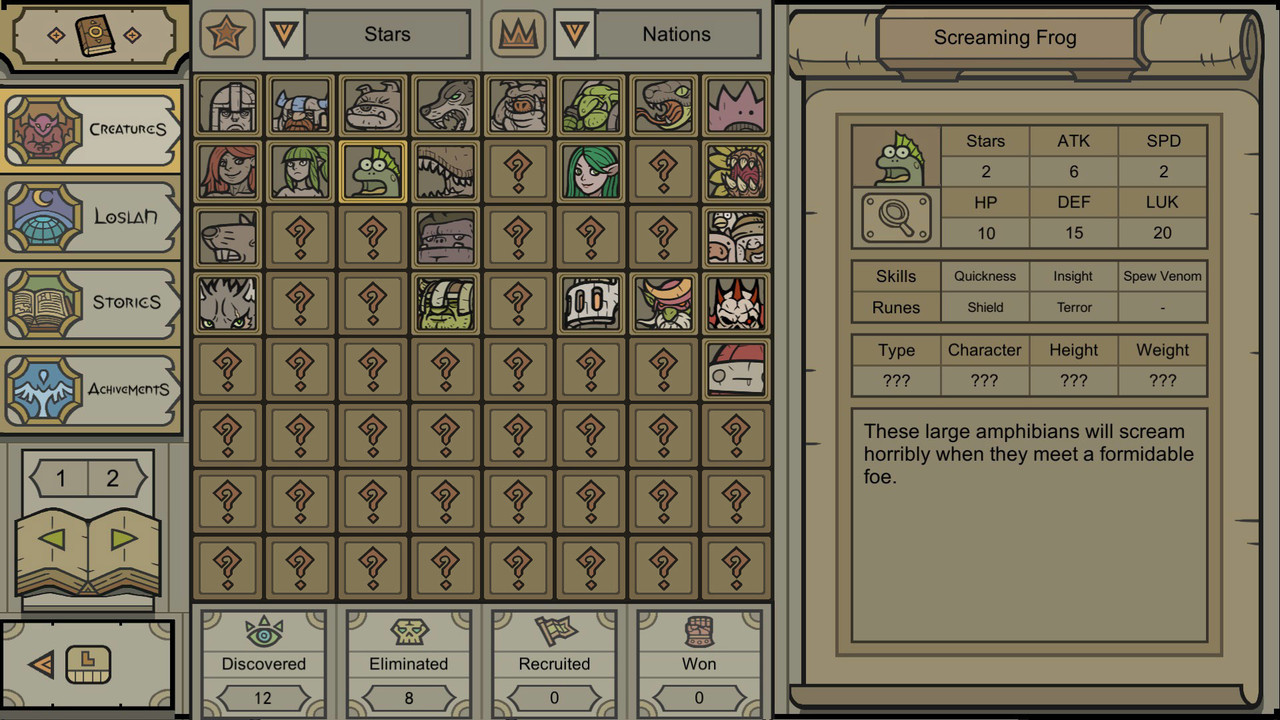Choose the green-haired elf girl portrait
This screenshot has width=1280, height=720.
591,172
